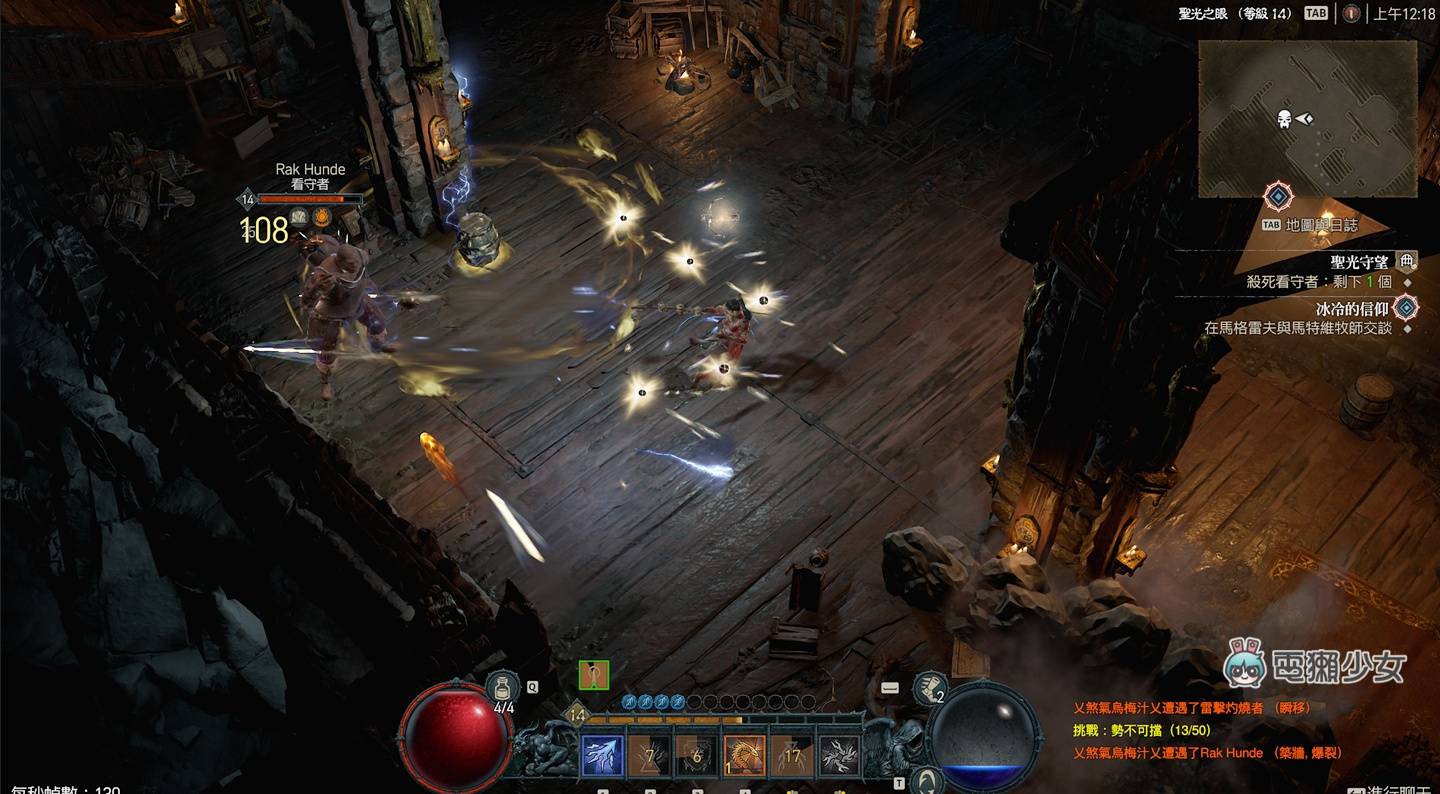Screen dimensions: 1440x794
Task: Activate the blue lightning bolt skill
Action: point(603,756)
